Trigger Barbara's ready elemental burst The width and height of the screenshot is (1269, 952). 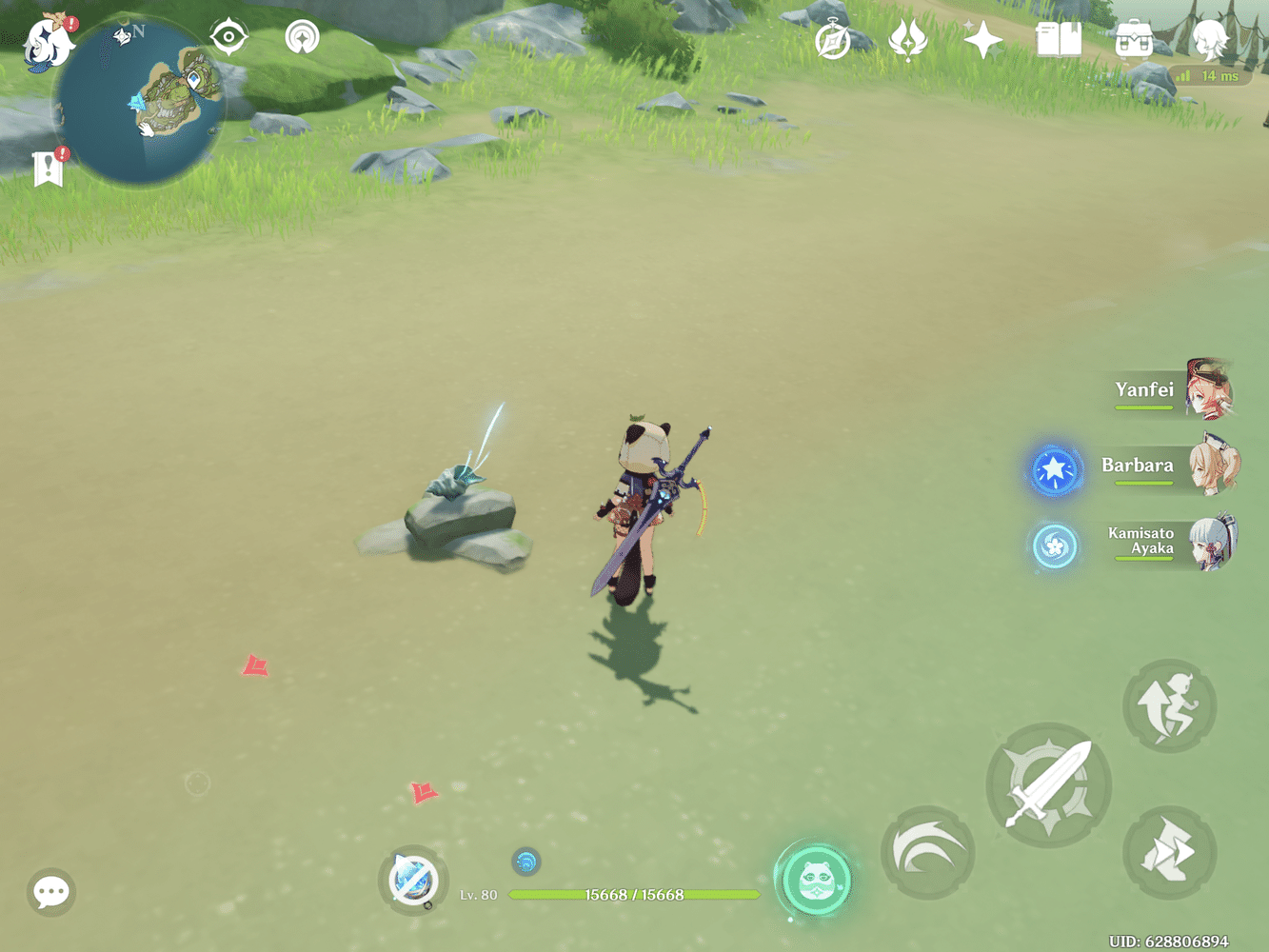point(1056,468)
